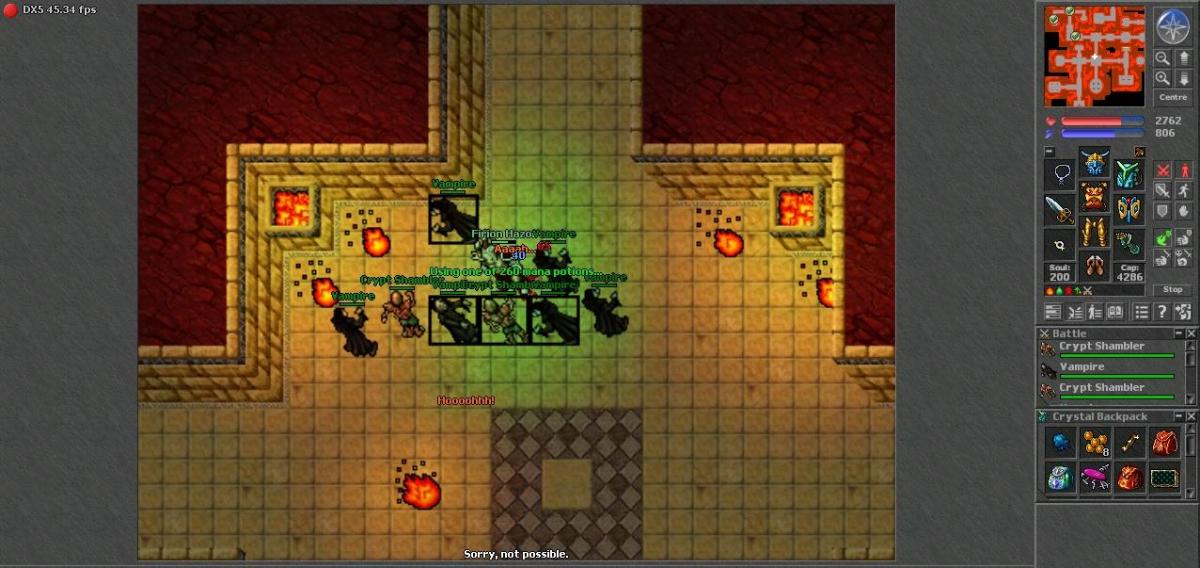This screenshot has width=1200, height=568.
Task: Open the minimap view
Action: tap(1095, 56)
